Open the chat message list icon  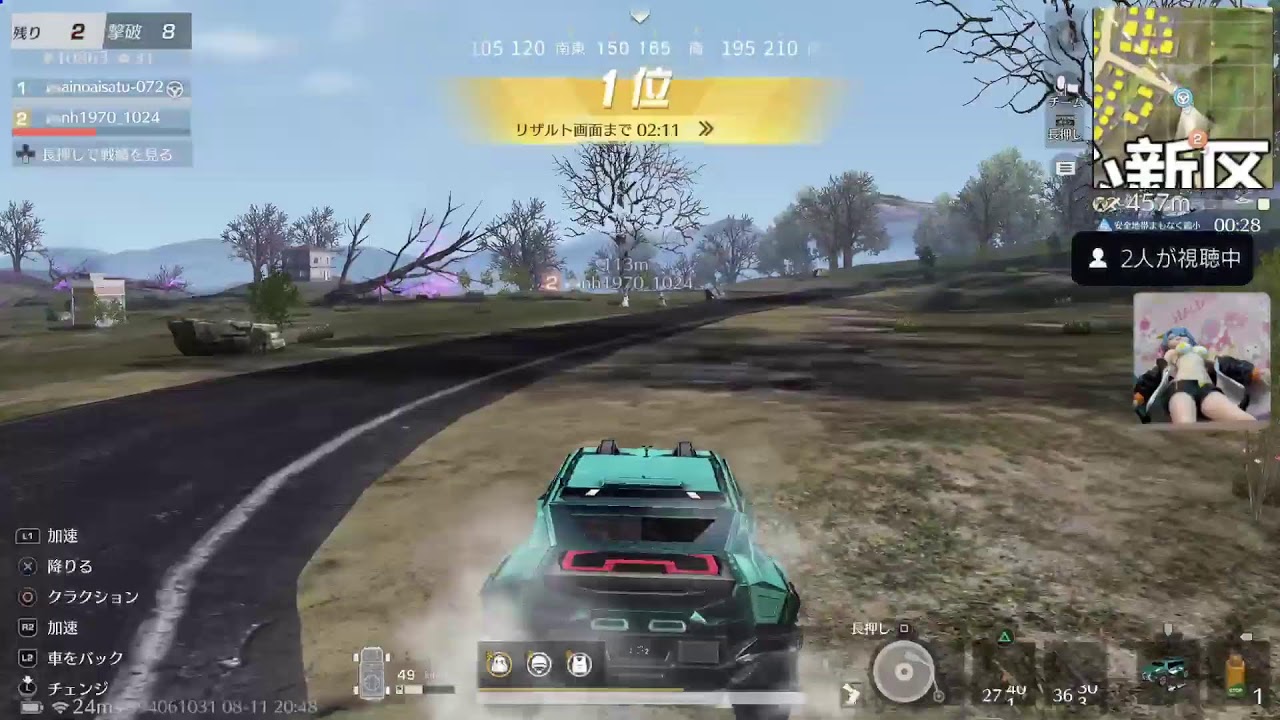(x=1066, y=168)
